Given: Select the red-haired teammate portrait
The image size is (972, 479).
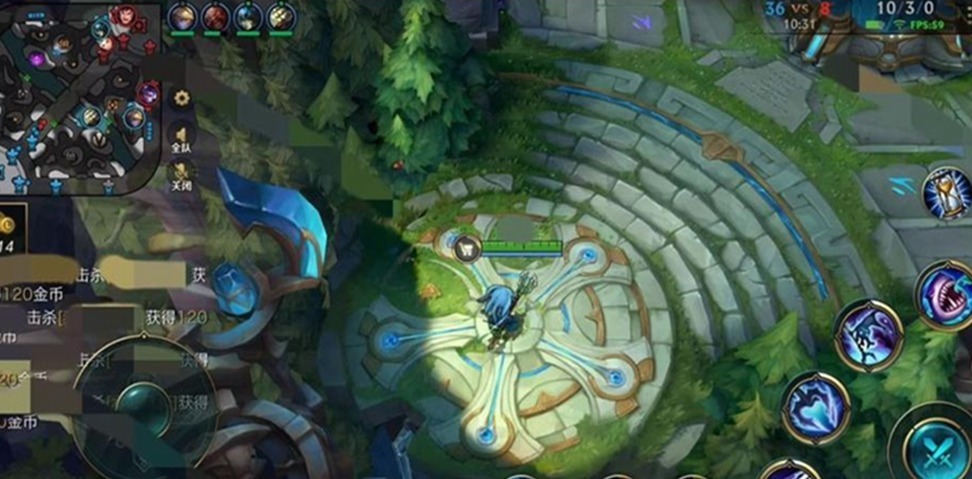Looking at the screenshot, I should 215,17.
